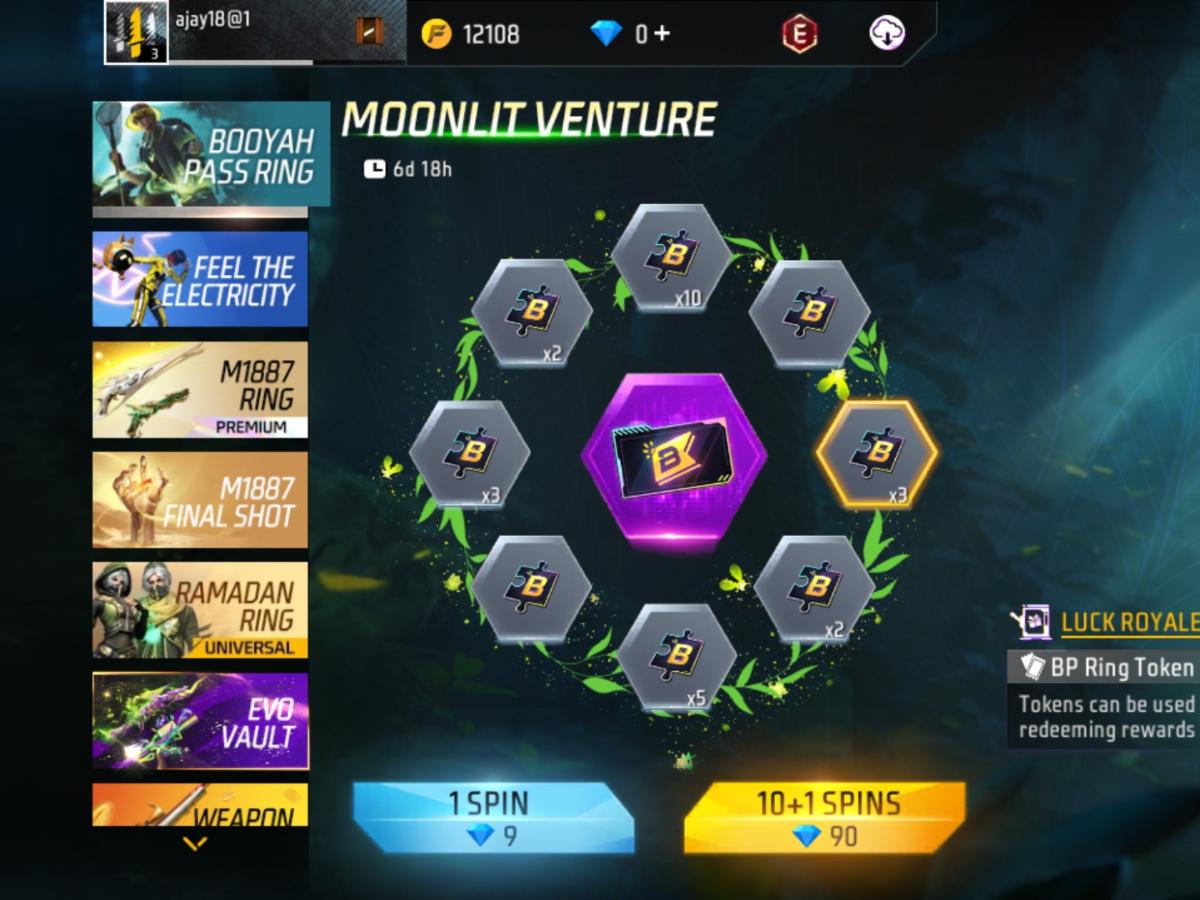Add diamonds with the plus button

coord(661,33)
